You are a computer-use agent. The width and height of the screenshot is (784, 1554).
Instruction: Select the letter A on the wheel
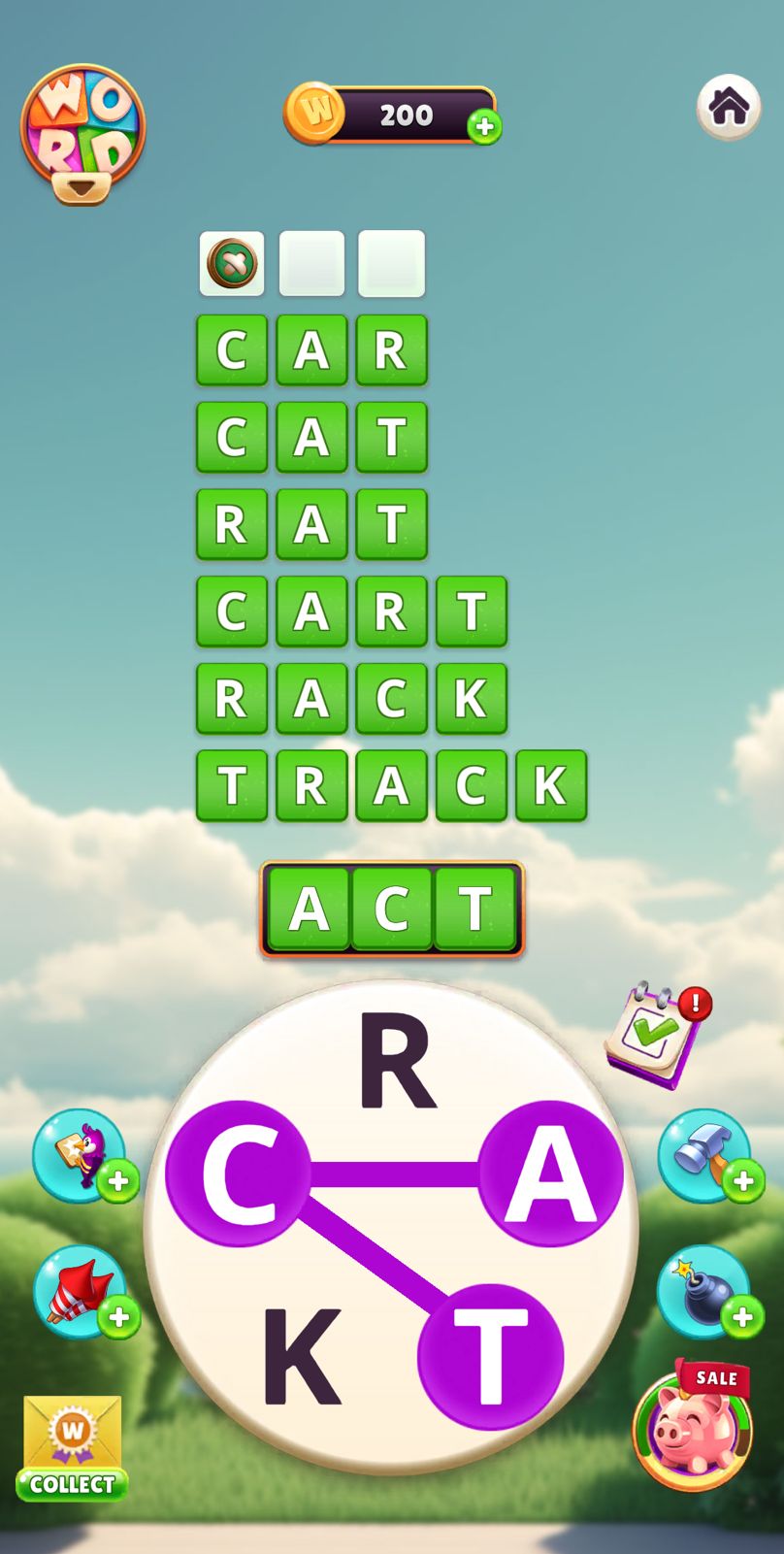point(550,1174)
